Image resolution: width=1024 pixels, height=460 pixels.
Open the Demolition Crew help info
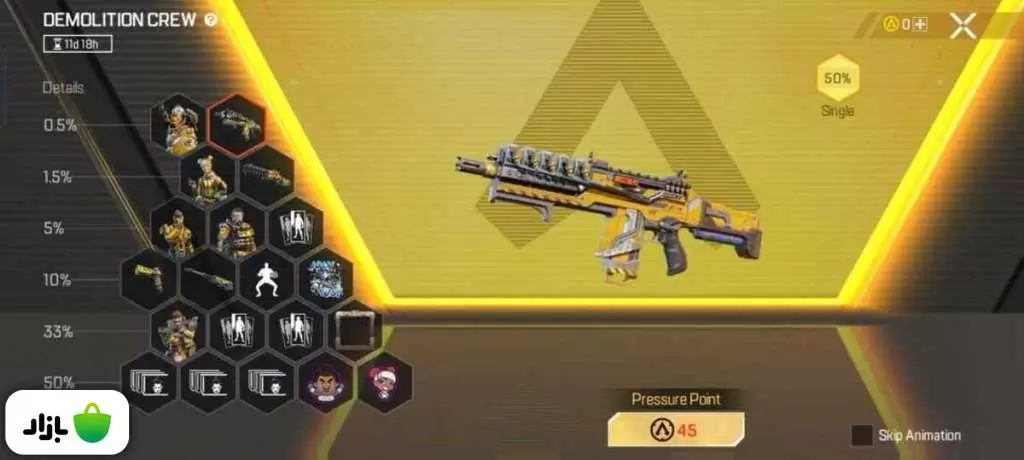click(x=211, y=20)
